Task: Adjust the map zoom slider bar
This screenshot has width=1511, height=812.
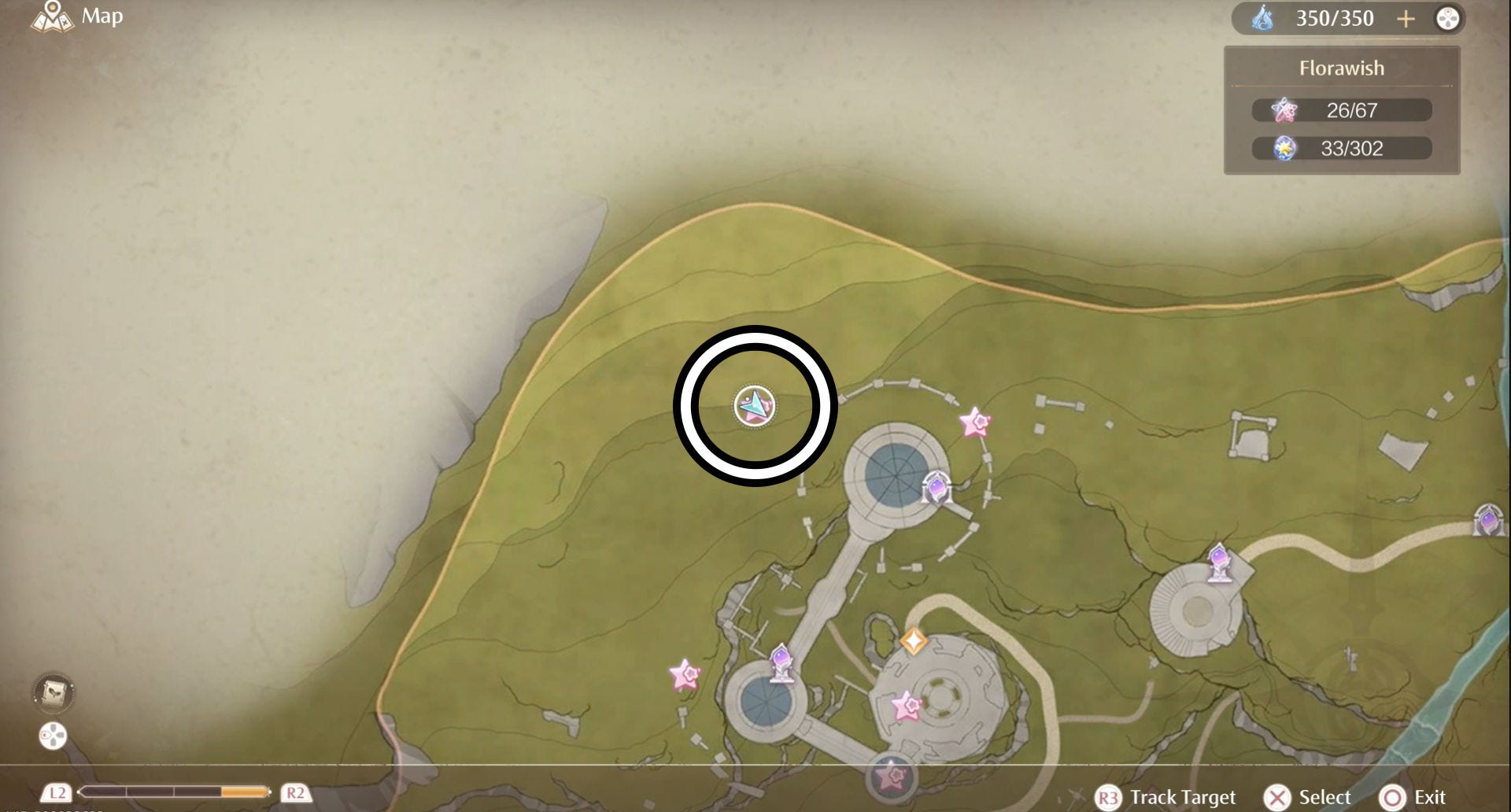Action: pyautogui.click(x=175, y=792)
